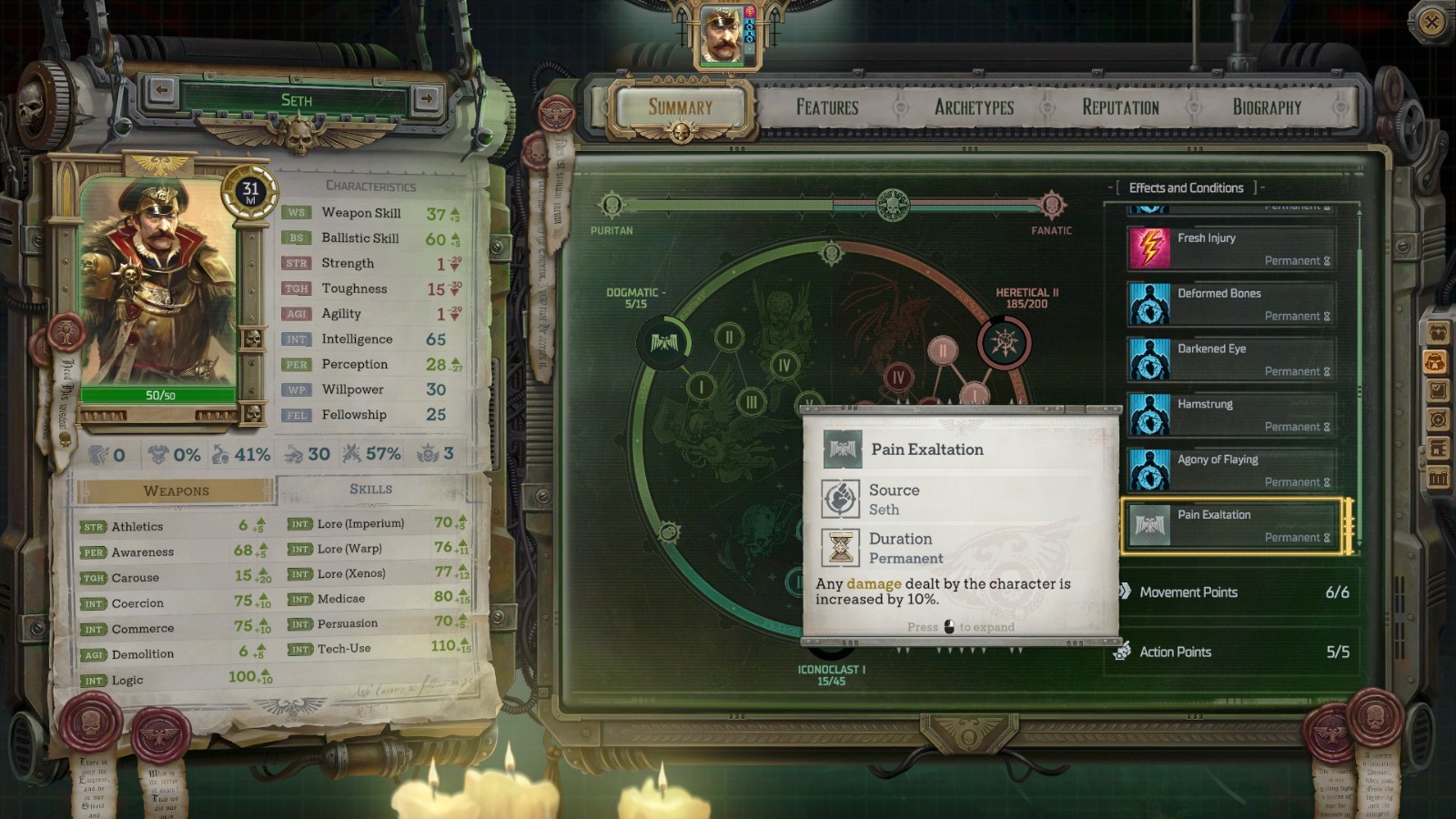Switch to the Features tab
This screenshot has width=1456, height=819.
825,106
